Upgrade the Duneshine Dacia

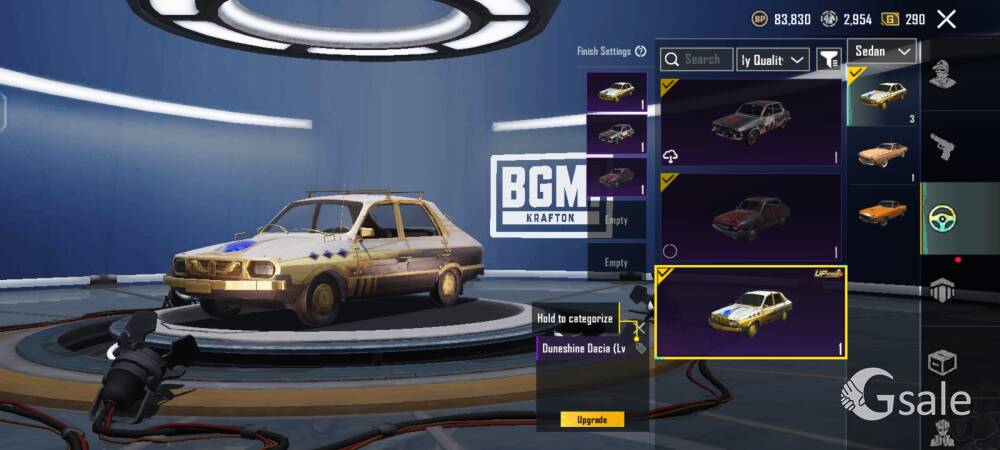pyautogui.click(x=592, y=419)
